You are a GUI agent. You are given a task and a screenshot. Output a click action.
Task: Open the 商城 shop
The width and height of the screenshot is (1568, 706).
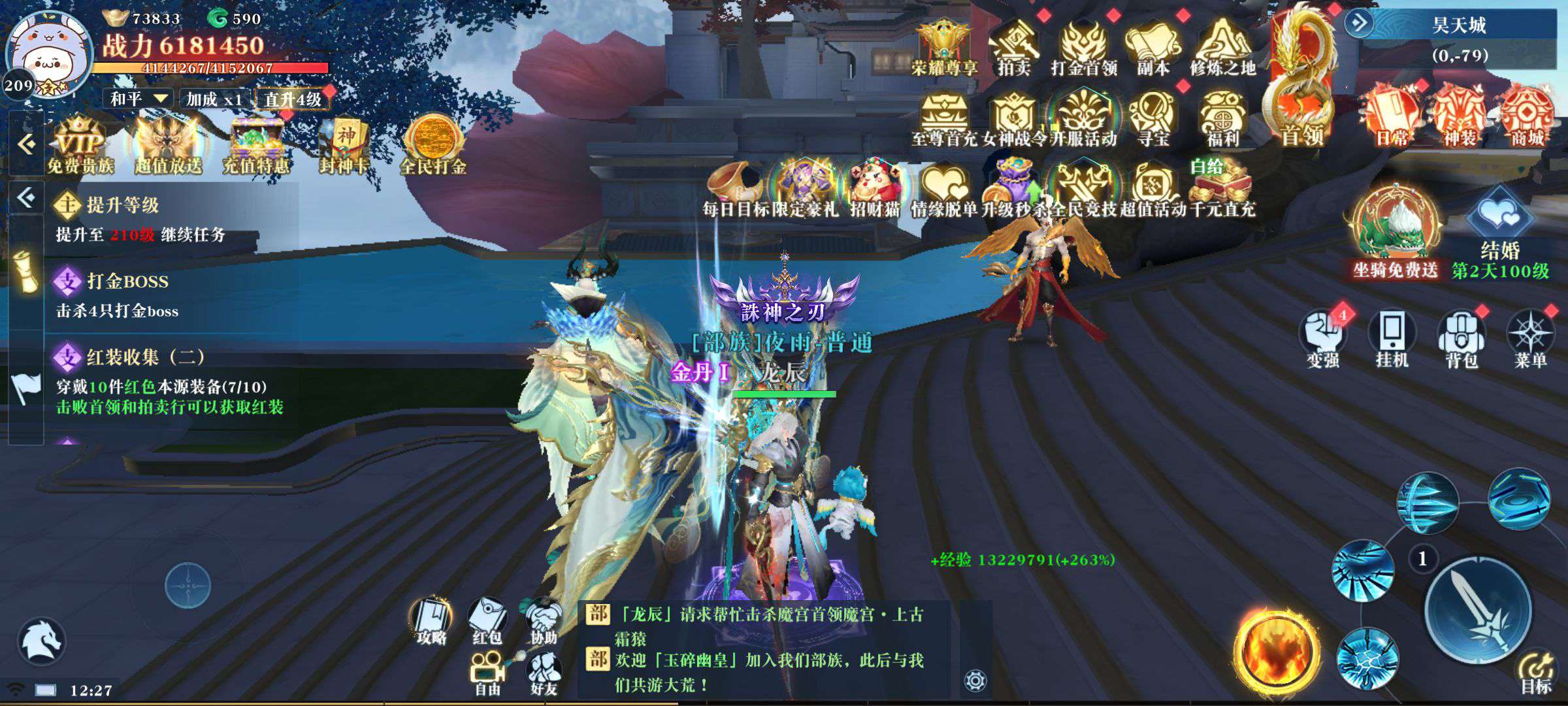pyautogui.click(x=1527, y=118)
